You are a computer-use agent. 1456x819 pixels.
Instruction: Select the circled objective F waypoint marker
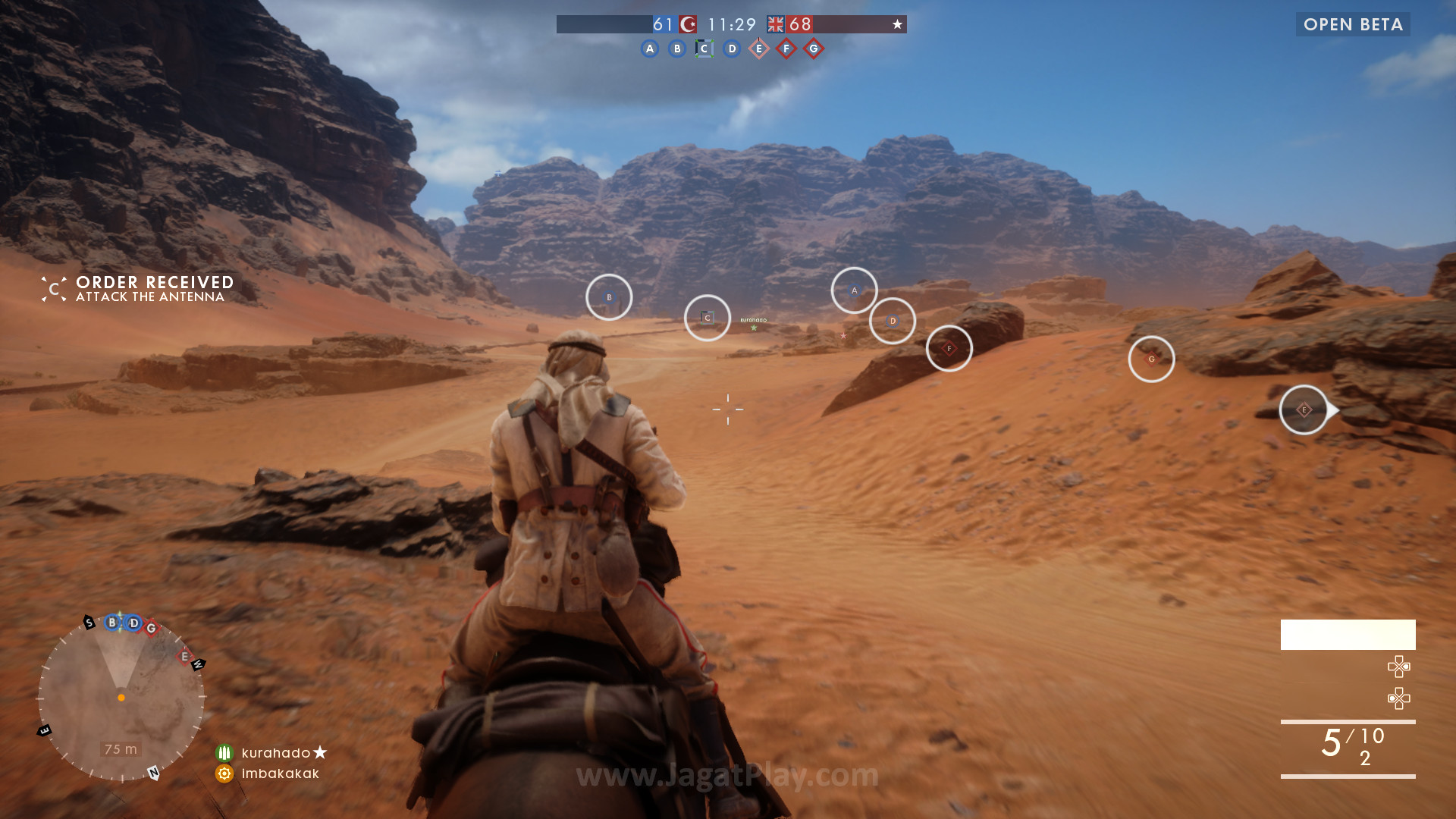[x=949, y=349]
